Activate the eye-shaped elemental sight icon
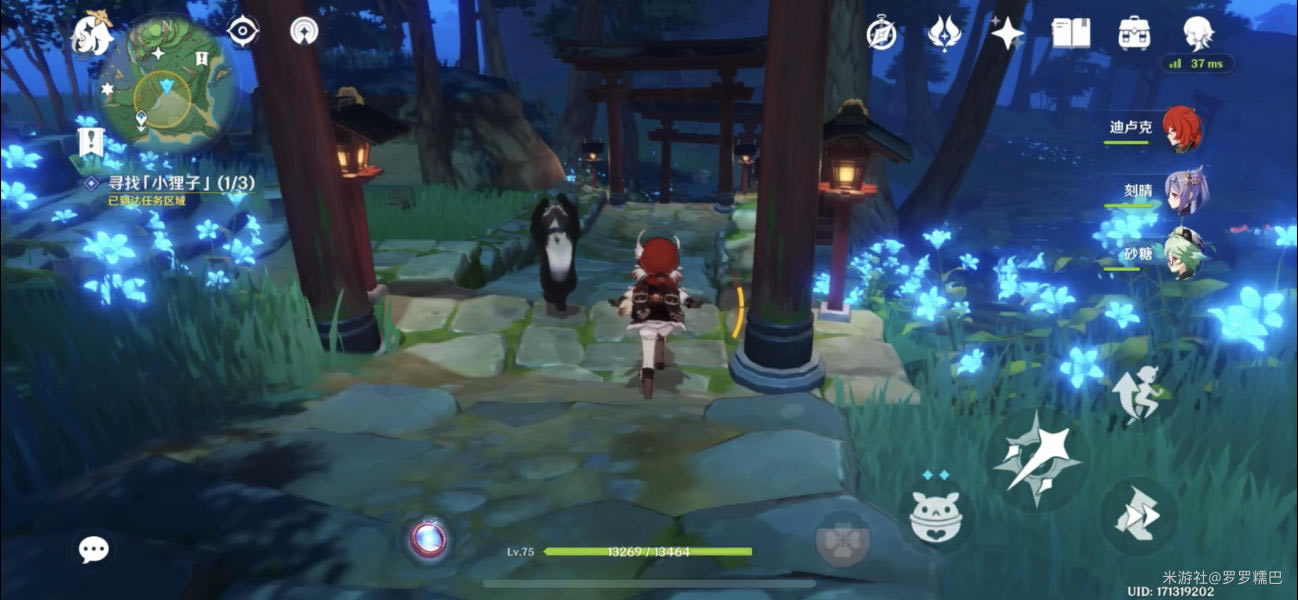 (243, 32)
